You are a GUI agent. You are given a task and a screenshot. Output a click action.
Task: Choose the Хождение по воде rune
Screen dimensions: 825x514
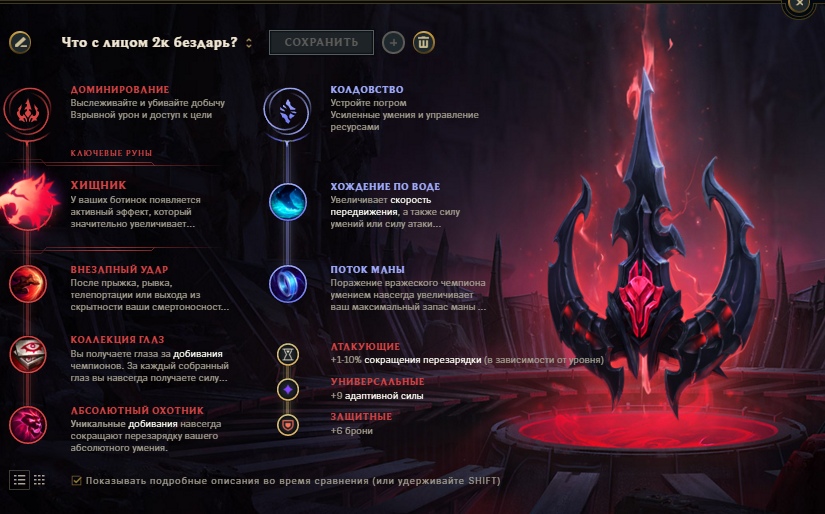288,203
